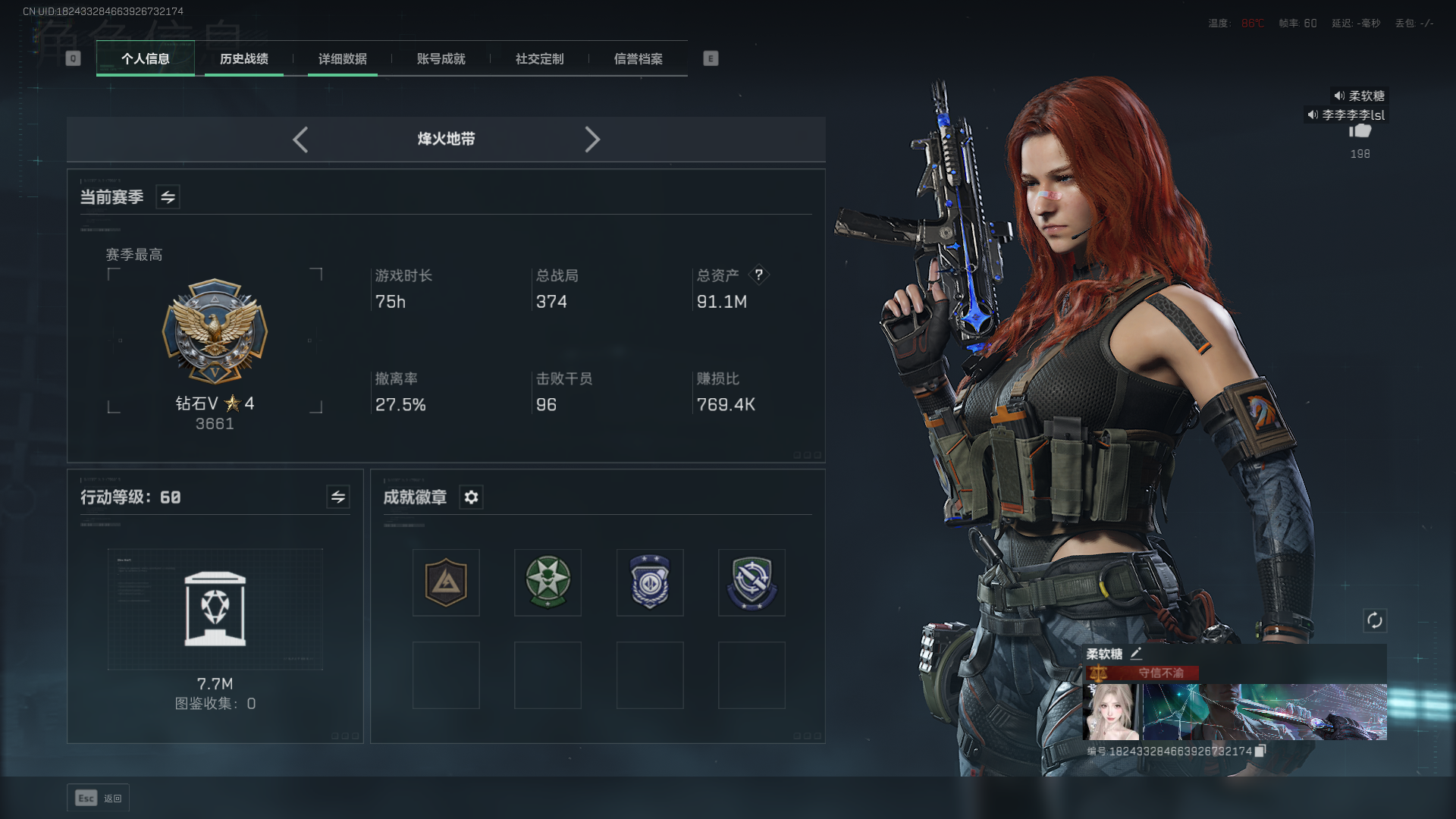Select the bronze triangle hexagon badge
The image size is (1456, 819).
coord(446,582)
